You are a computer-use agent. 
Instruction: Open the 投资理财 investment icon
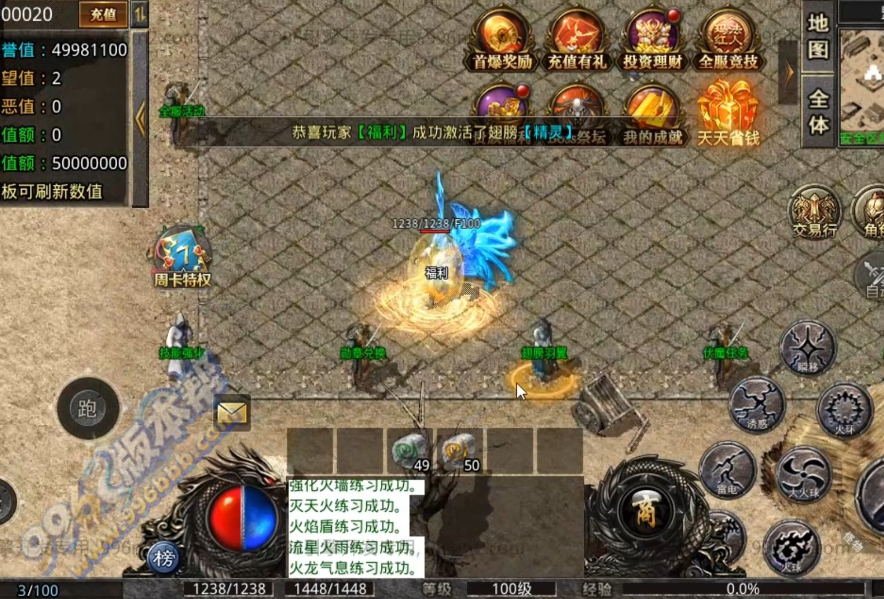pyautogui.click(x=652, y=38)
